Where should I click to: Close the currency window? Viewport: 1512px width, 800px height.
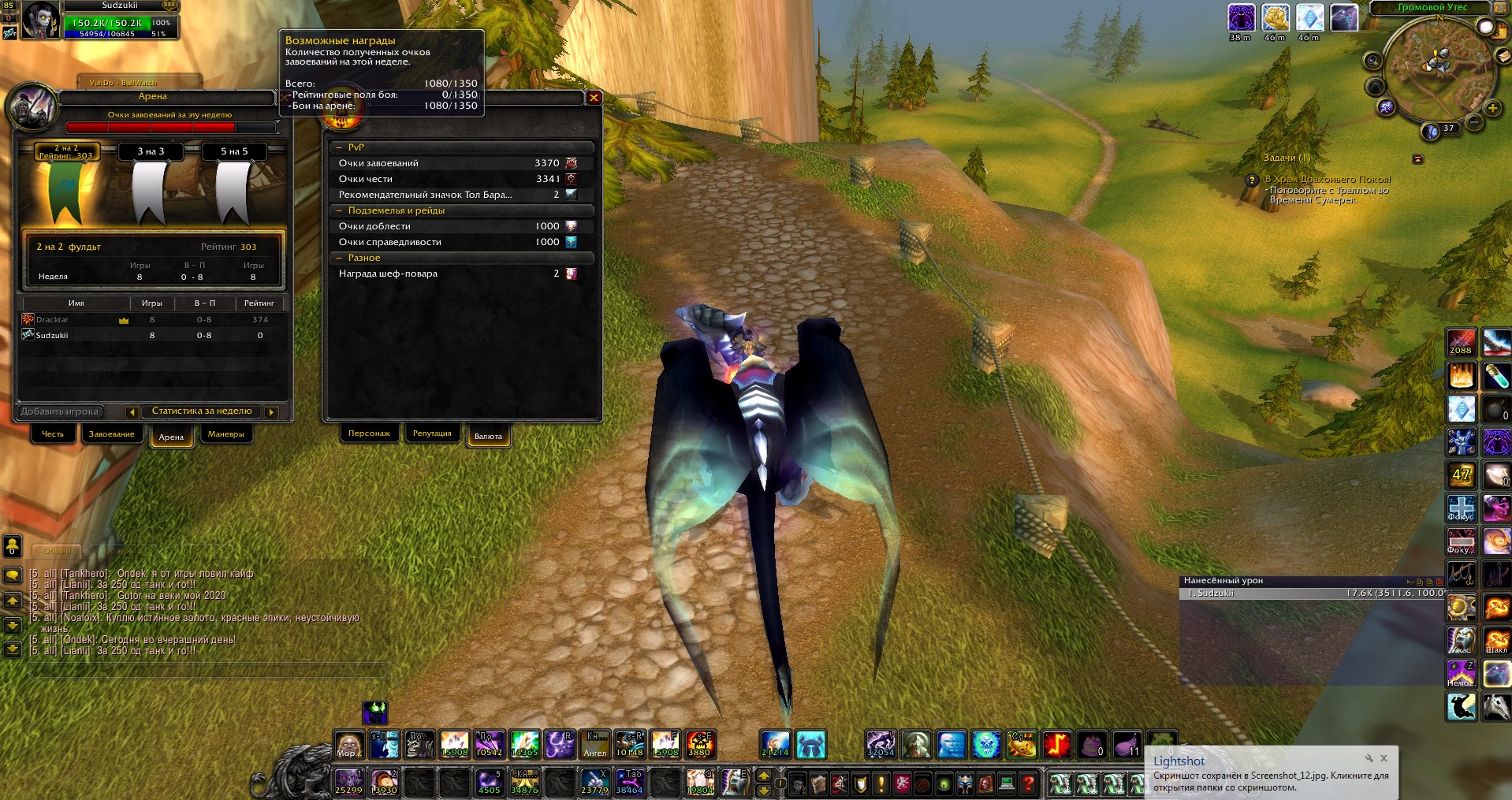click(x=594, y=98)
